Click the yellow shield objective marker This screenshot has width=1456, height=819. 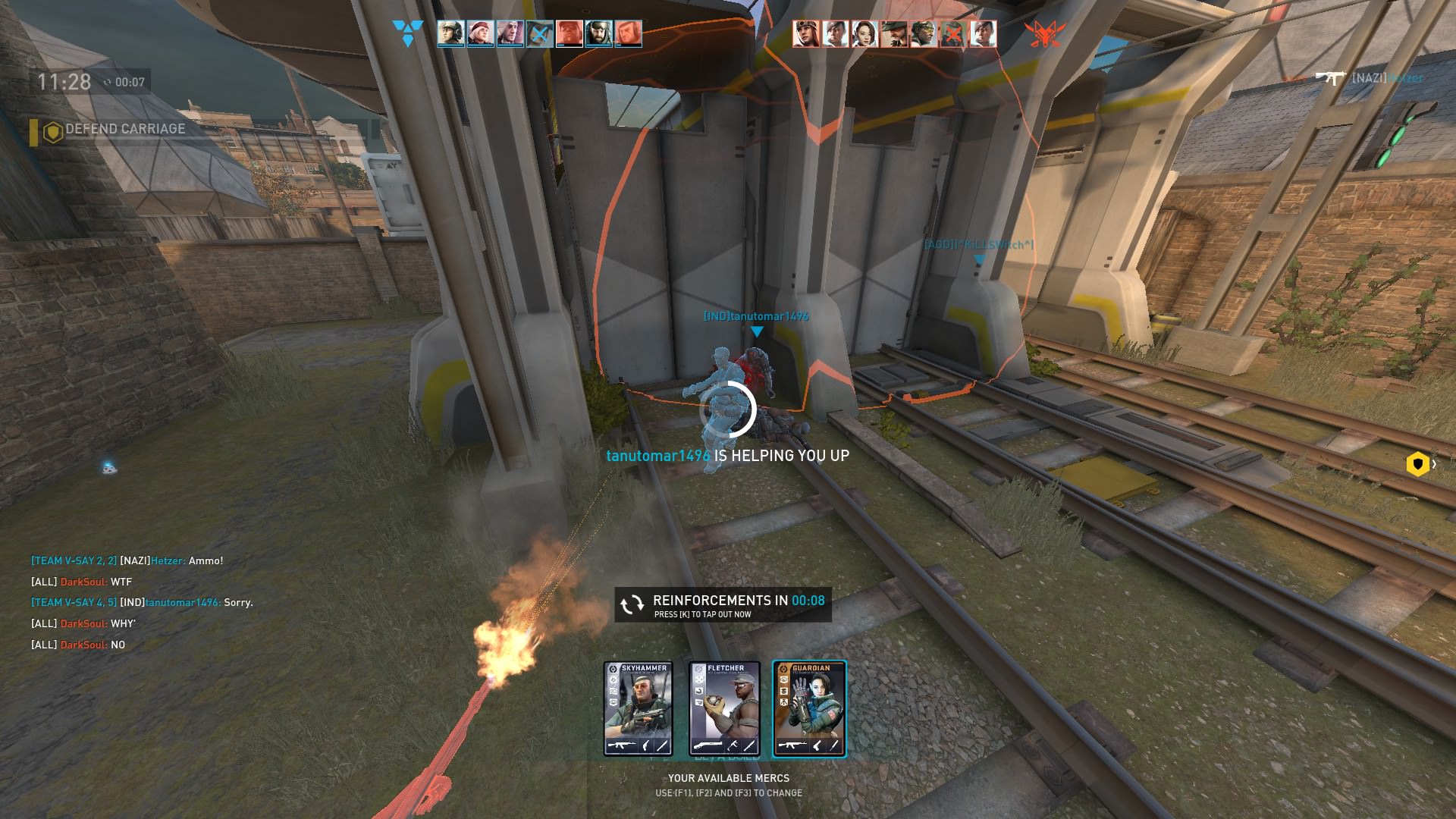[1417, 464]
